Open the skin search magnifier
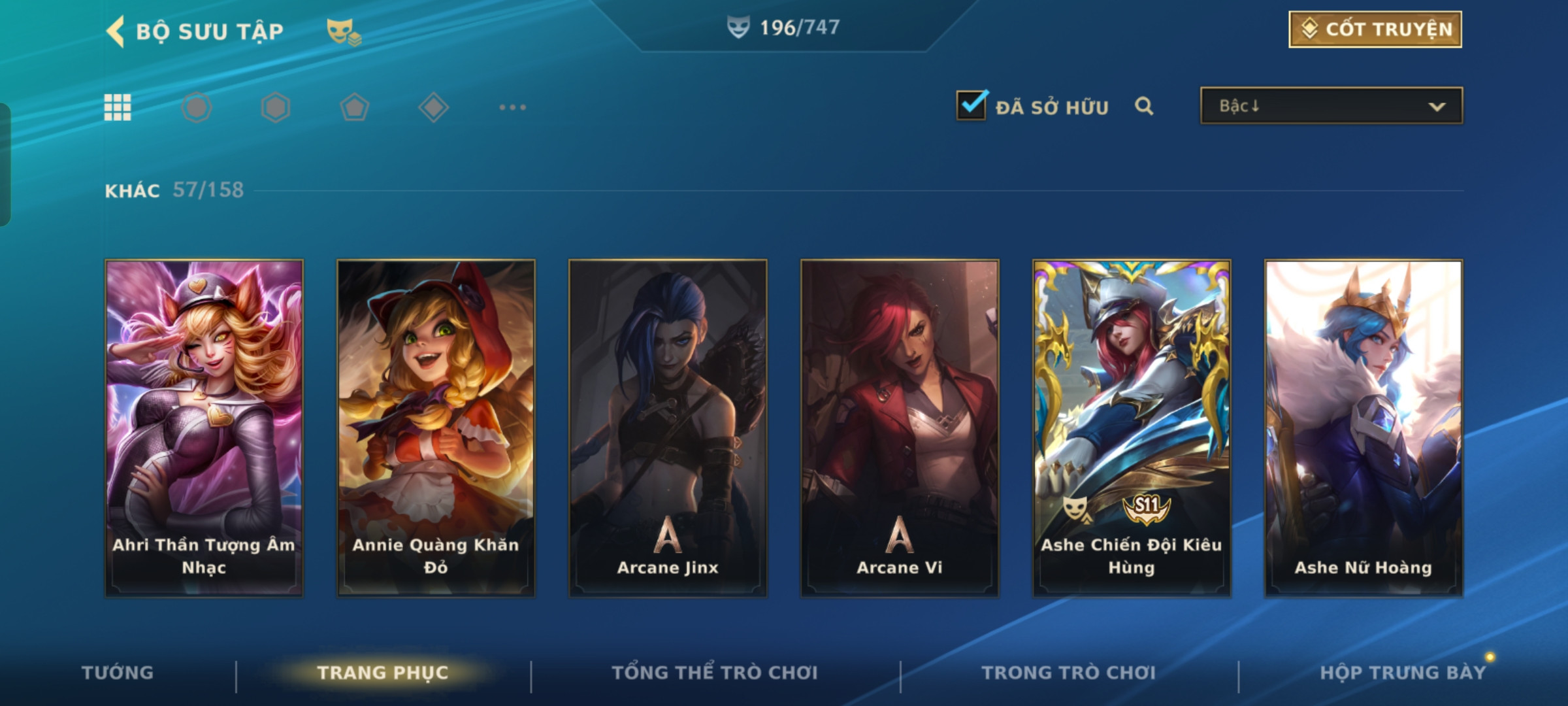 pyautogui.click(x=1143, y=106)
